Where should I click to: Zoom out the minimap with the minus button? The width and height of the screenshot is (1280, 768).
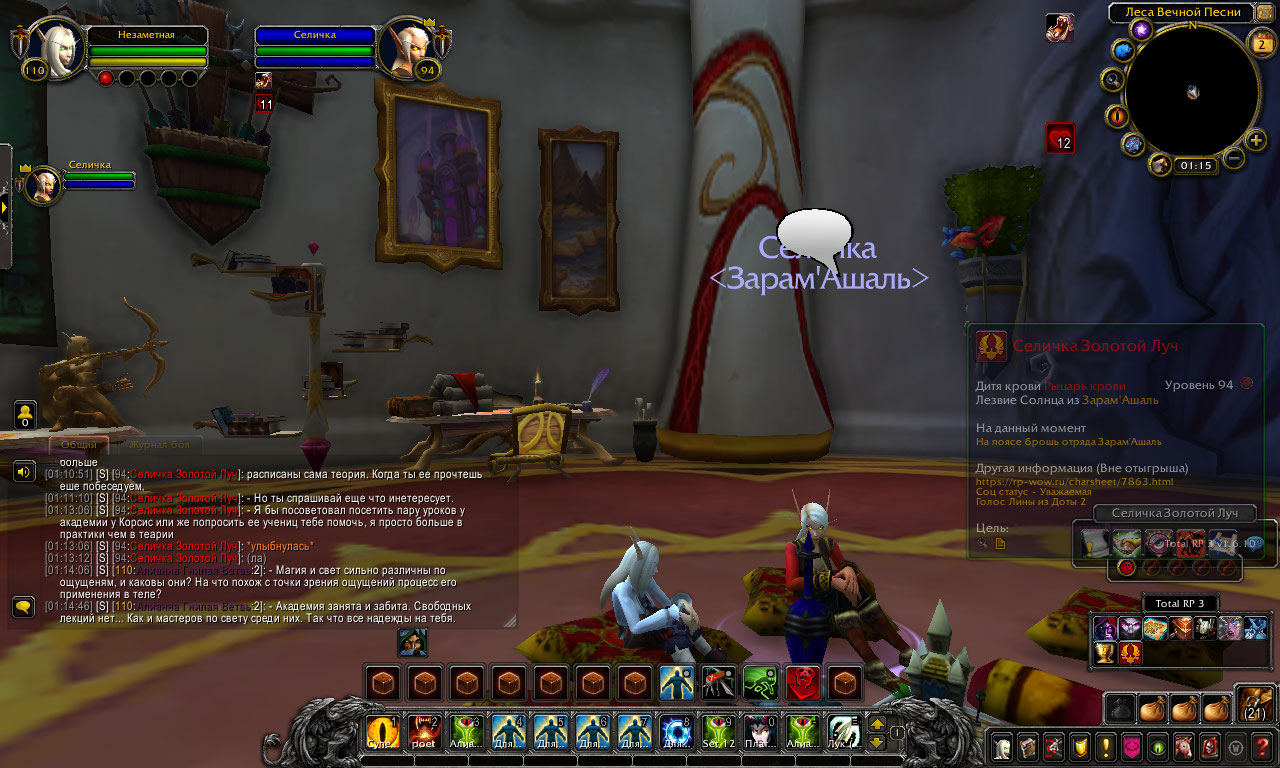coord(1234,158)
